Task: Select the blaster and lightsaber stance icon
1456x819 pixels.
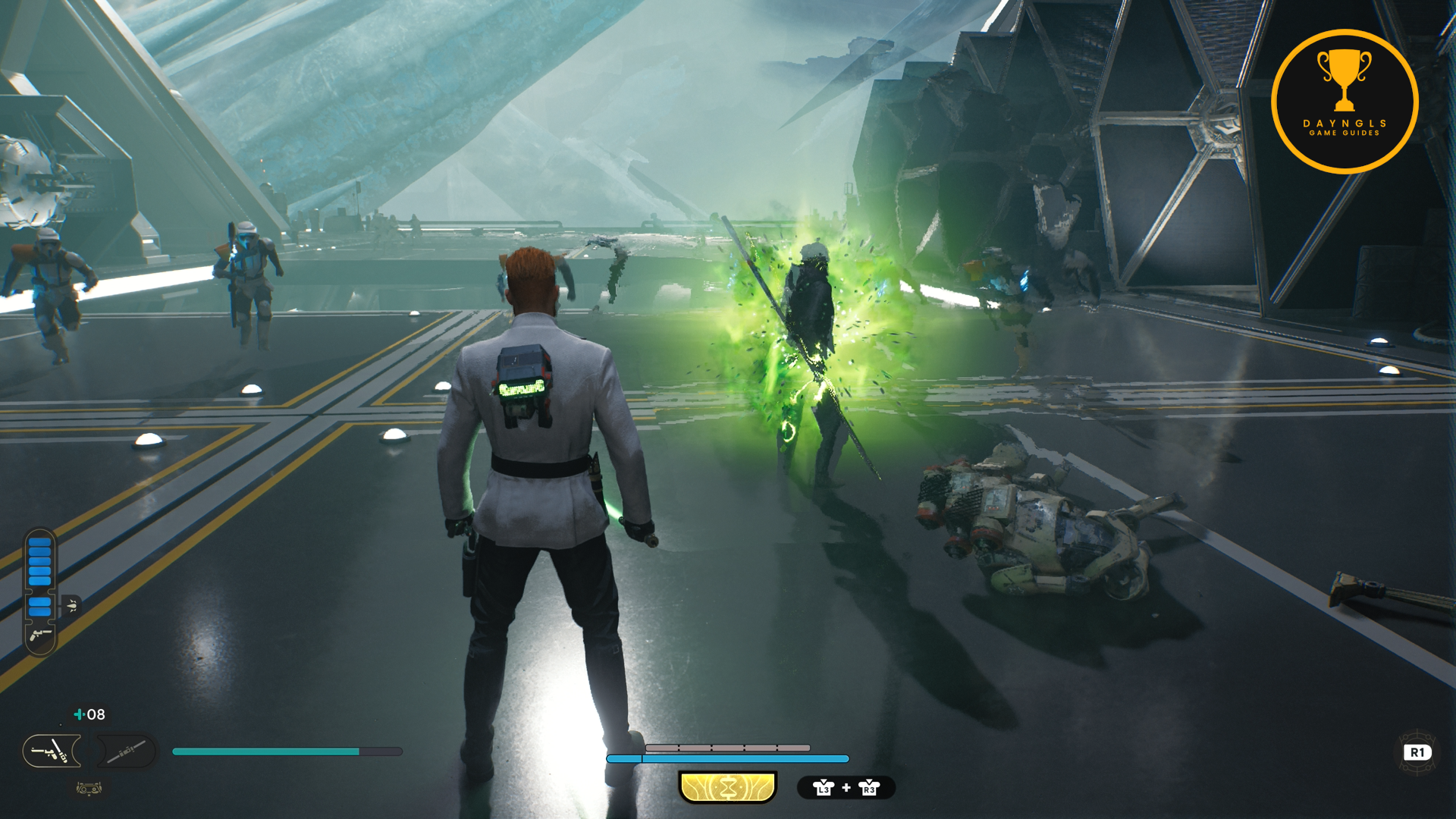Action: pos(51,752)
